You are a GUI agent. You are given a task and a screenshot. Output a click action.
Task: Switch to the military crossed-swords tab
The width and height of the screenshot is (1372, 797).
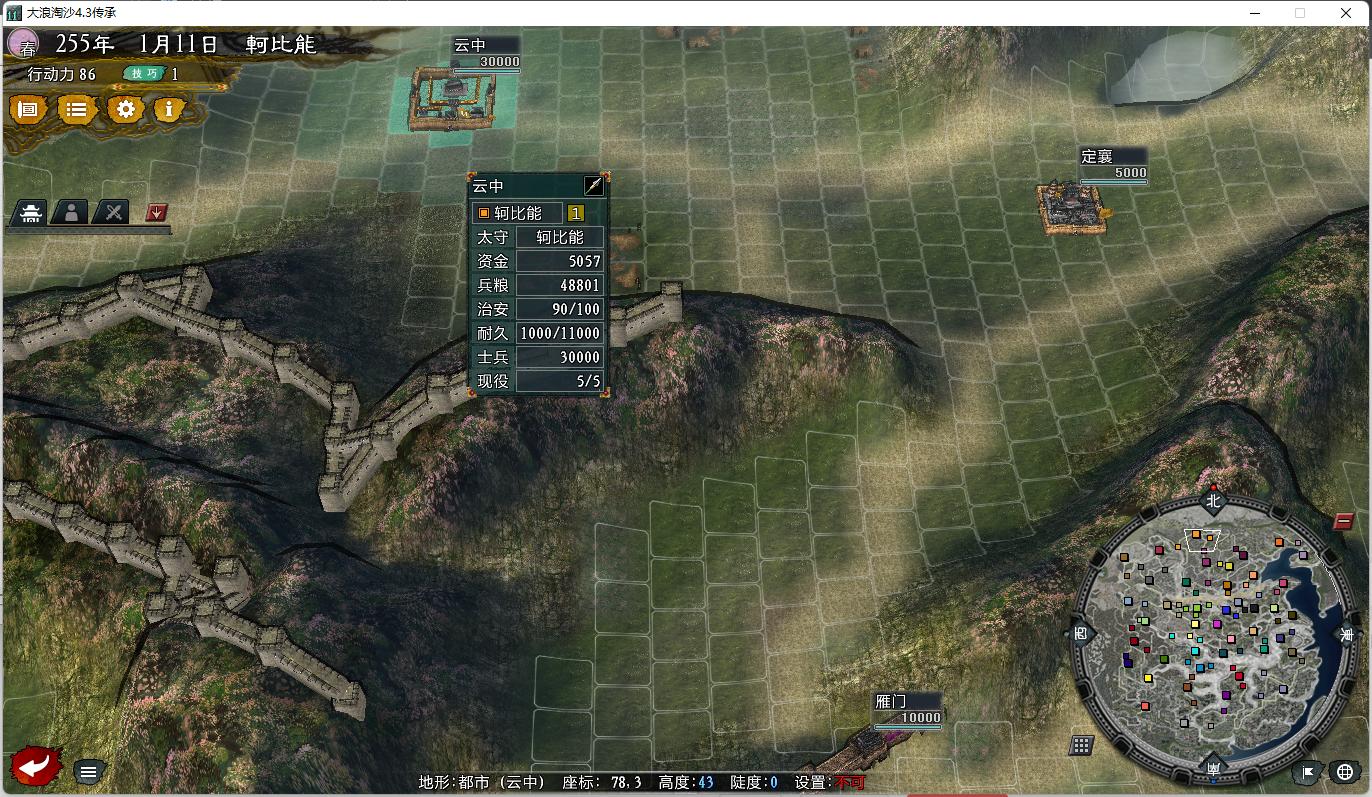coord(110,212)
